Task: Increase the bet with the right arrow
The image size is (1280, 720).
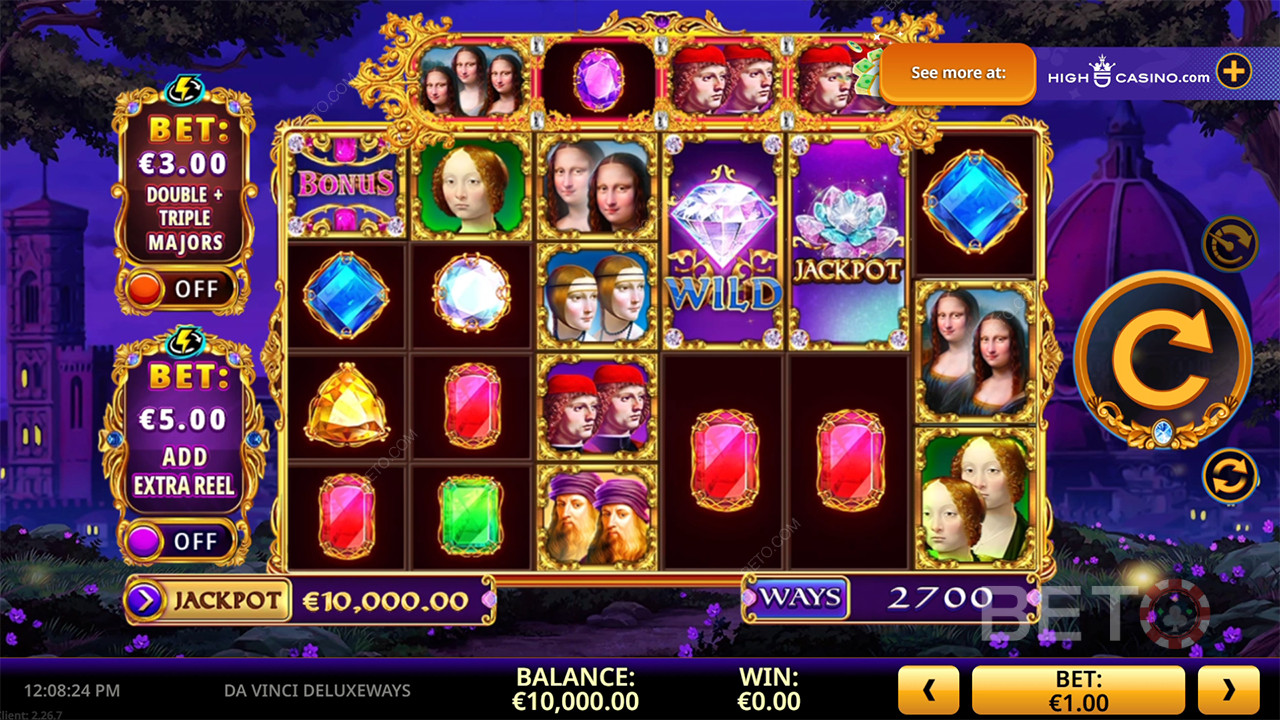Action: (x=1228, y=689)
